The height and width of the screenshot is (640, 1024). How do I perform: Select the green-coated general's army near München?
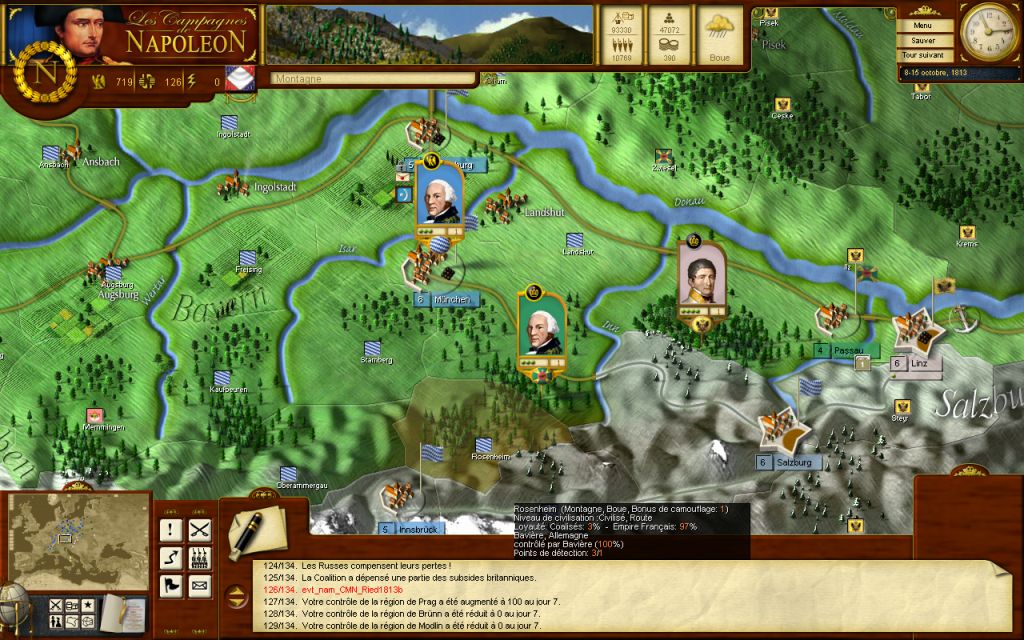coord(541,331)
